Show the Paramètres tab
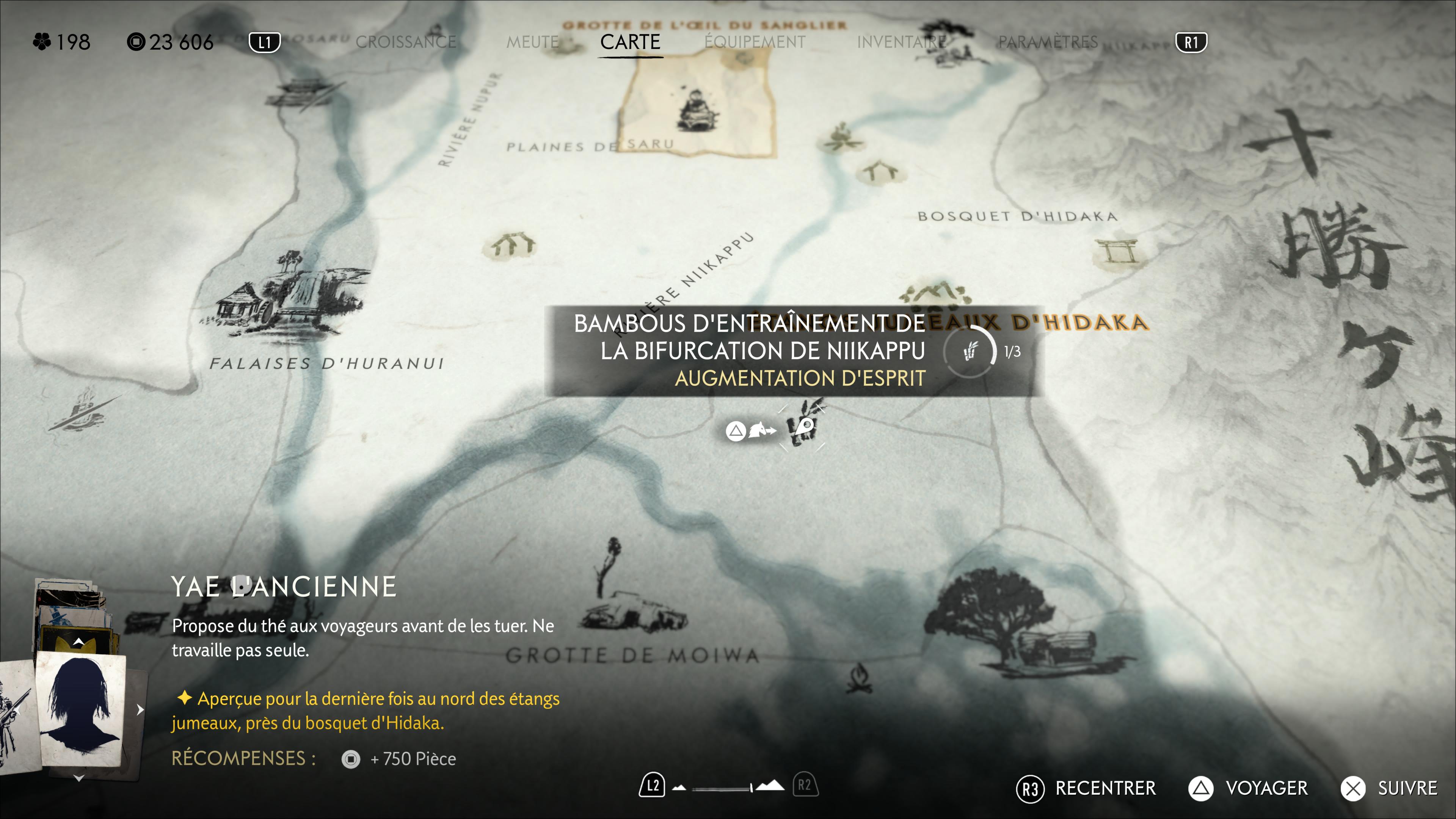The height and width of the screenshot is (819, 1456). tap(1047, 42)
